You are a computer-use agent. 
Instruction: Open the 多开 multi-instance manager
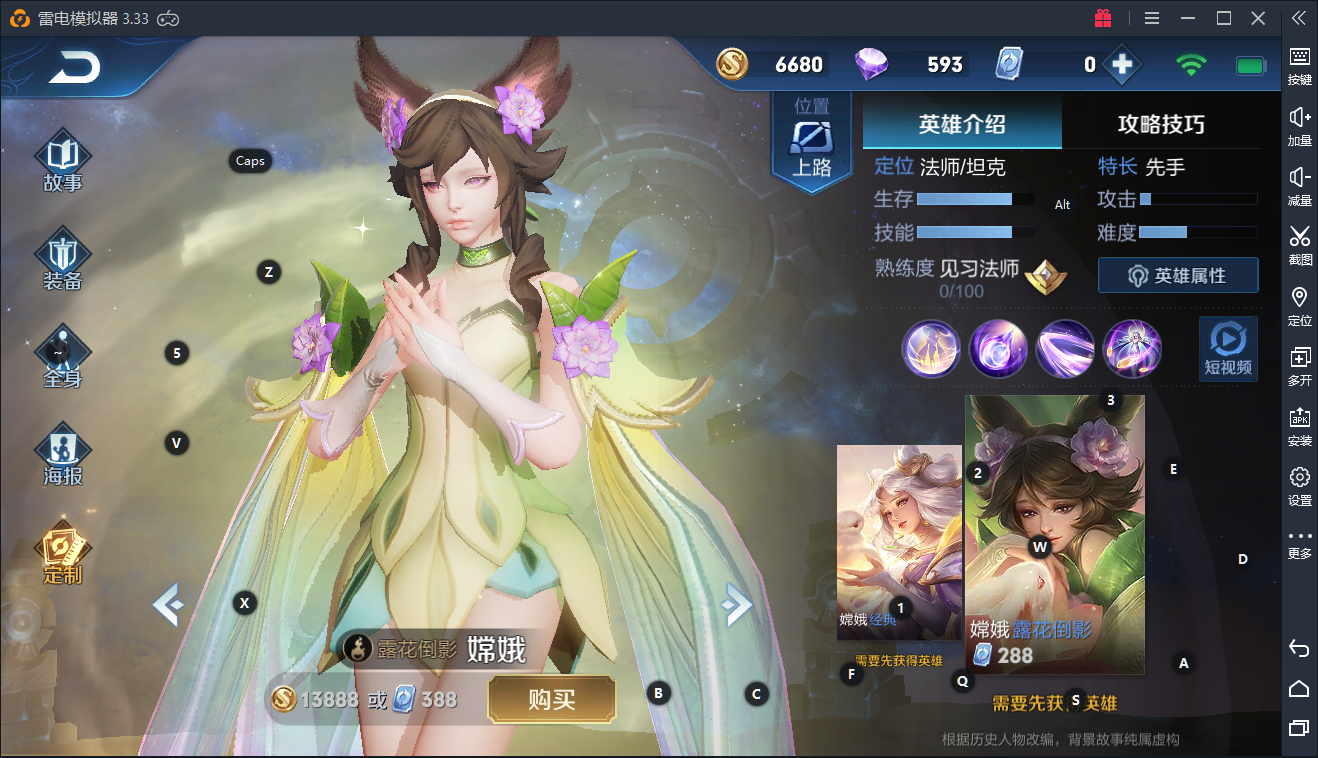1299,360
